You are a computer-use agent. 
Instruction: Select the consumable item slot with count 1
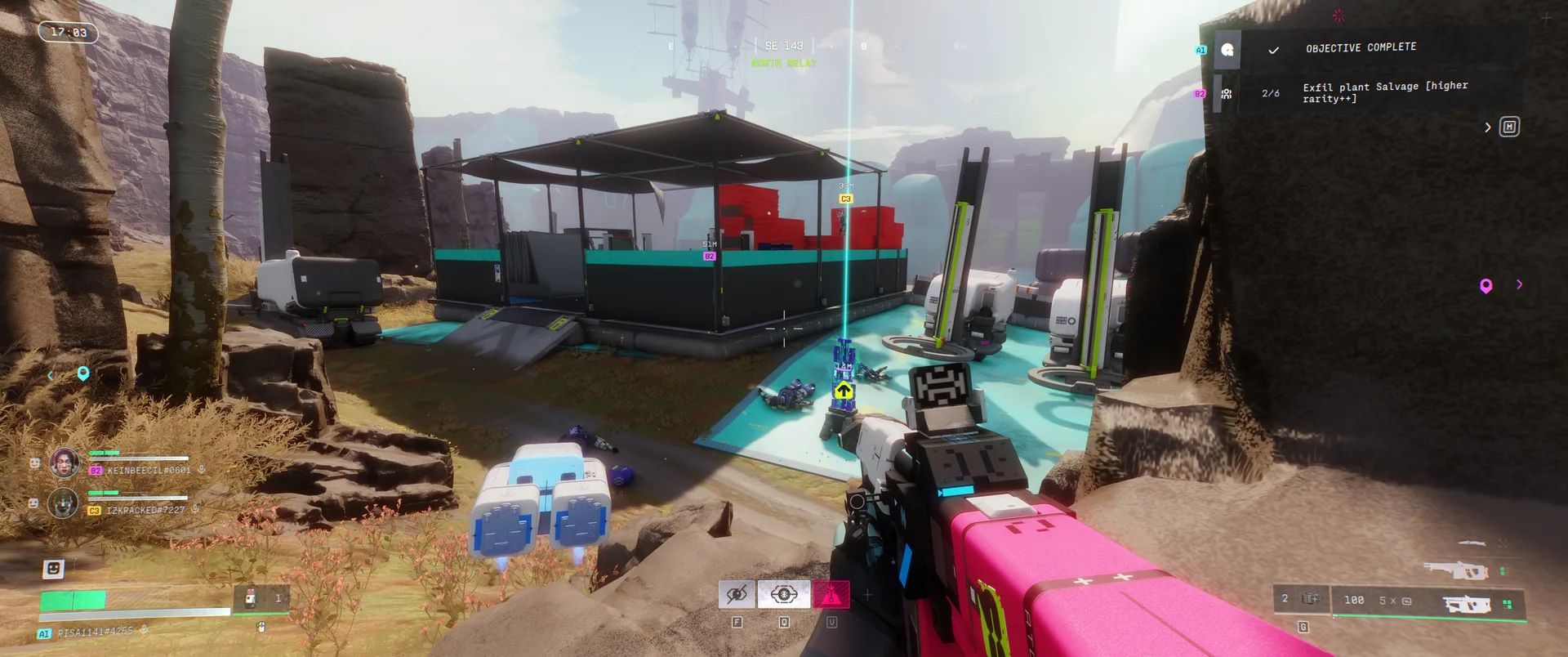tap(261, 599)
